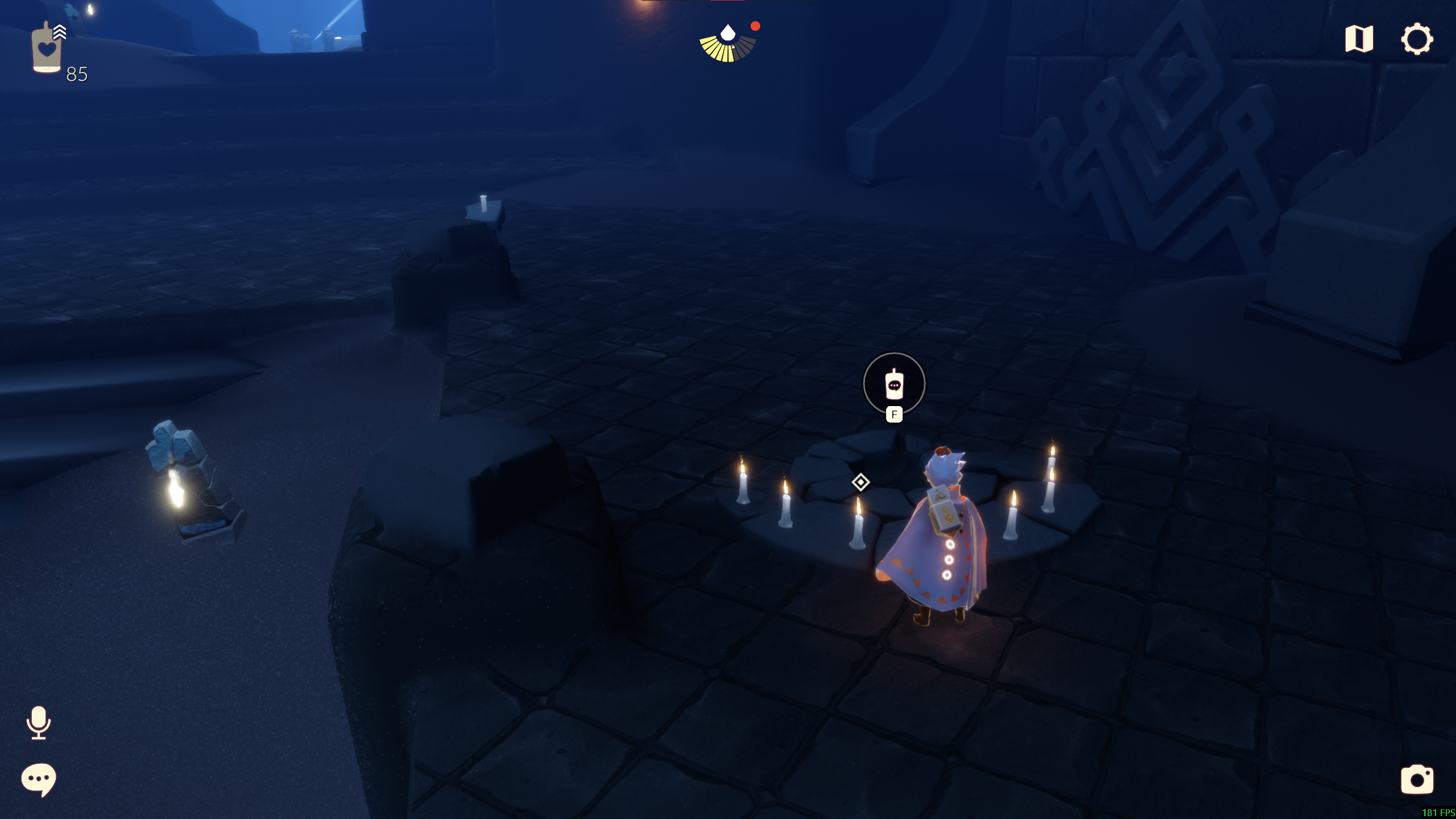The width and height of the screenshot is (1456, 819).
Task: Open the chat speech bubble
Action: coord(39,779)
